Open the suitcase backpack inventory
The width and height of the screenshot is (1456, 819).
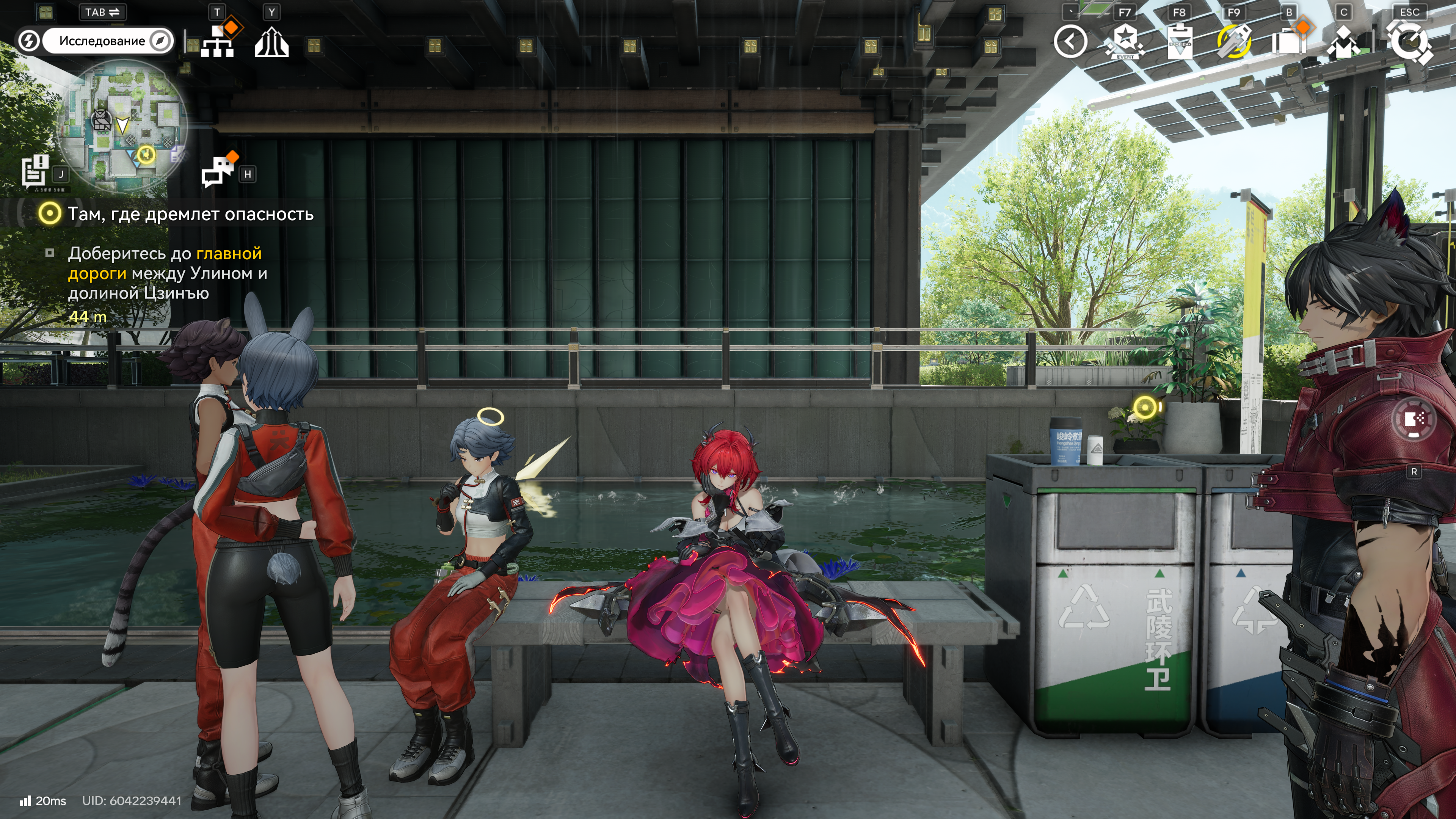click(1289, 42)
